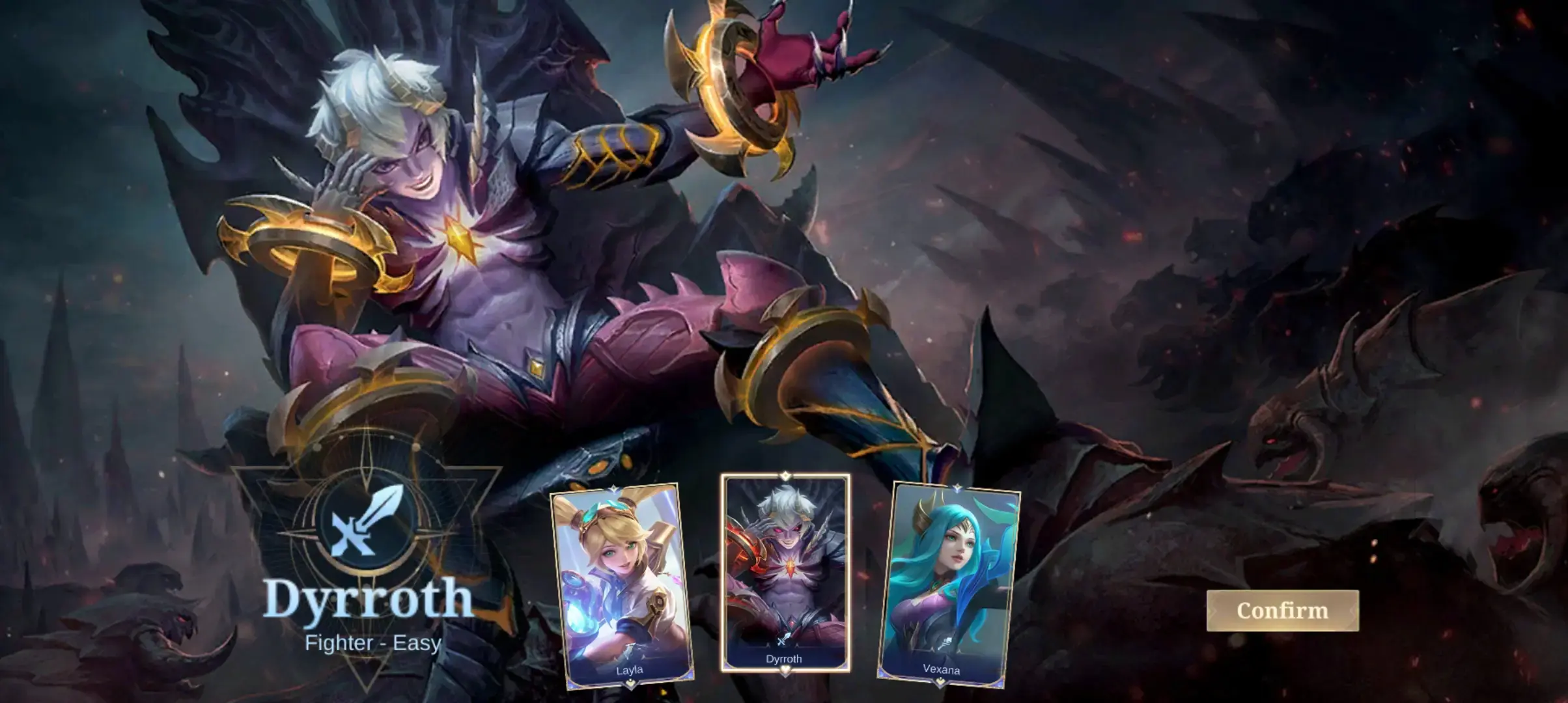Click the Vexana name label on her card

[x=942, y=670]
